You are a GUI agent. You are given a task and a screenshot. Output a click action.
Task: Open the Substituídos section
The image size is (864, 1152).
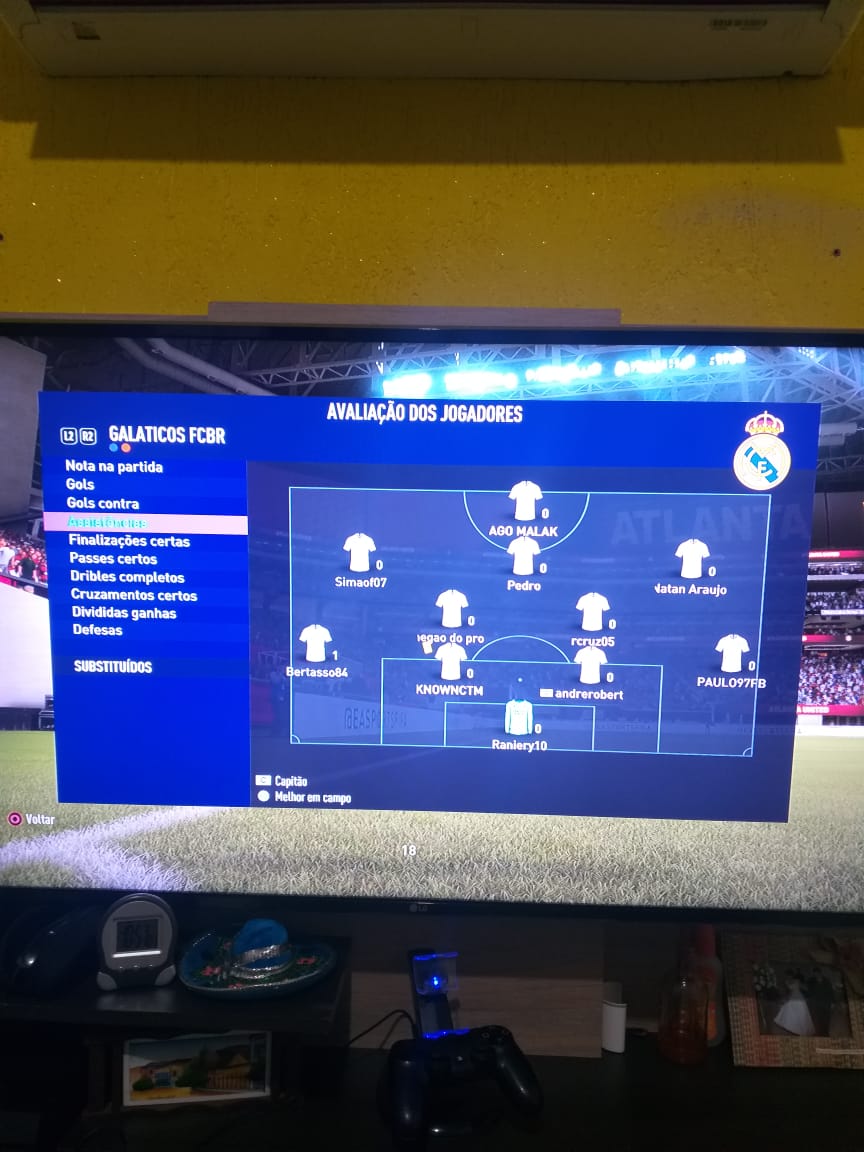[113, 666]
